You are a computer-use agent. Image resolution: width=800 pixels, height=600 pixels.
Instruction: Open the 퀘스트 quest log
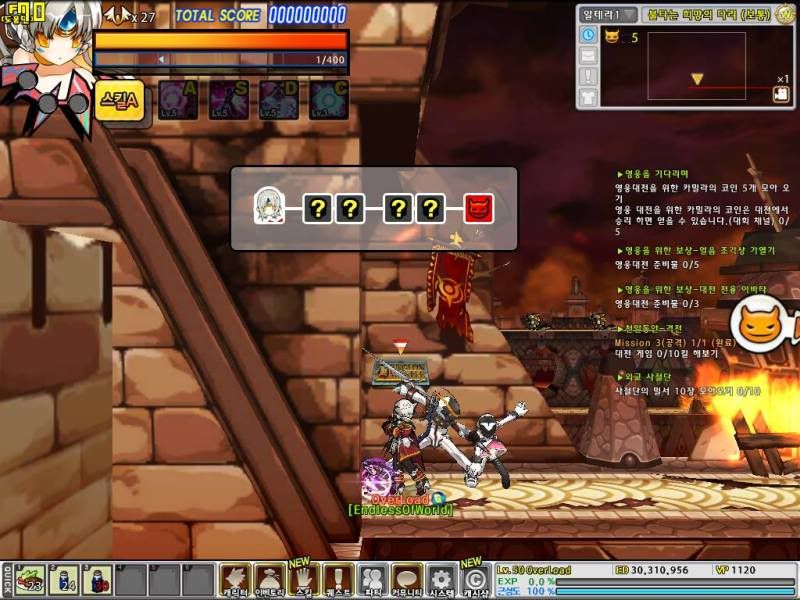coord(339,579)
